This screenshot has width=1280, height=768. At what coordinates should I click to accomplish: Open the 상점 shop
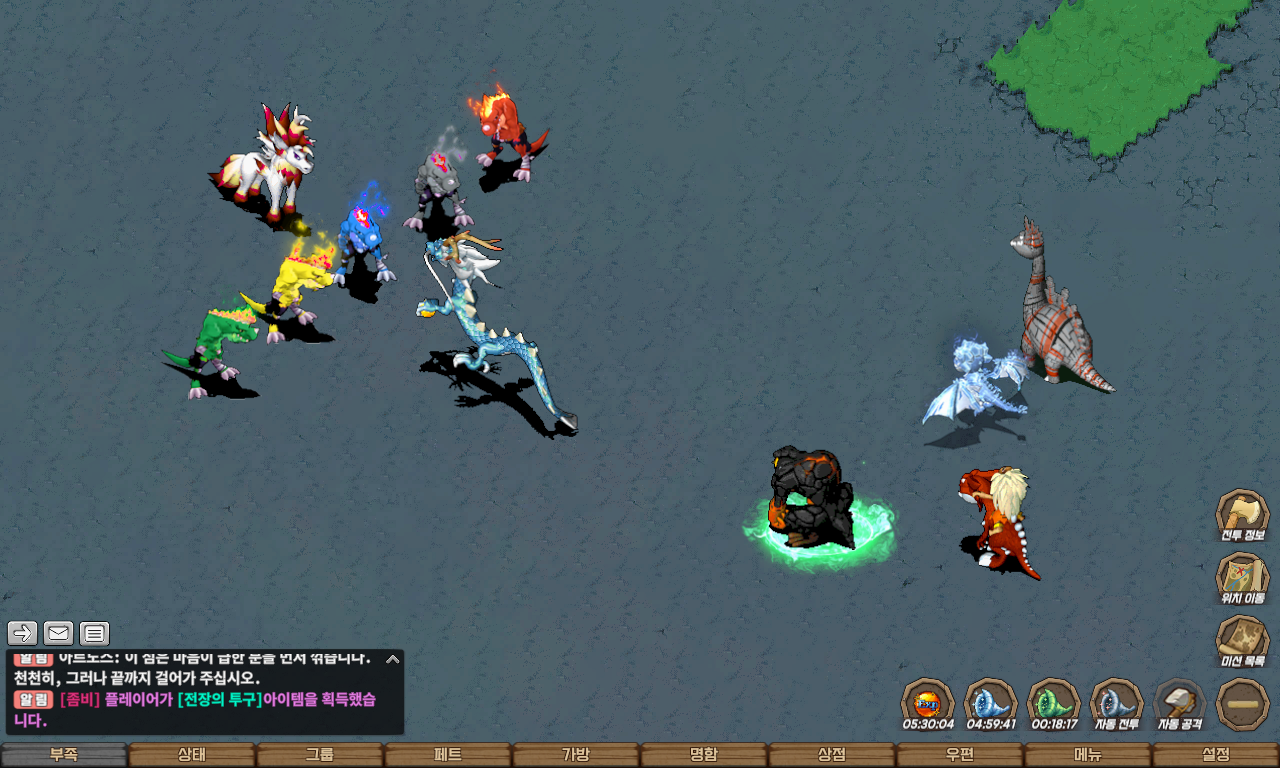pos(832,755)
